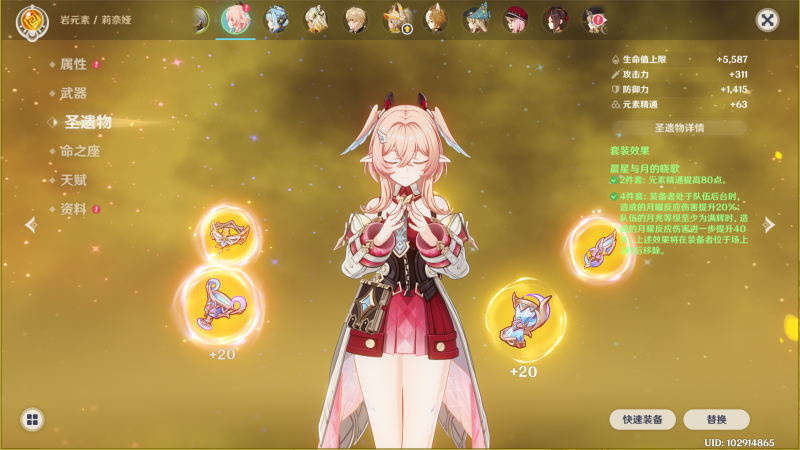Show the 天赋 talents section
This screenshot has width=800, height=450.
coord(74,180)
